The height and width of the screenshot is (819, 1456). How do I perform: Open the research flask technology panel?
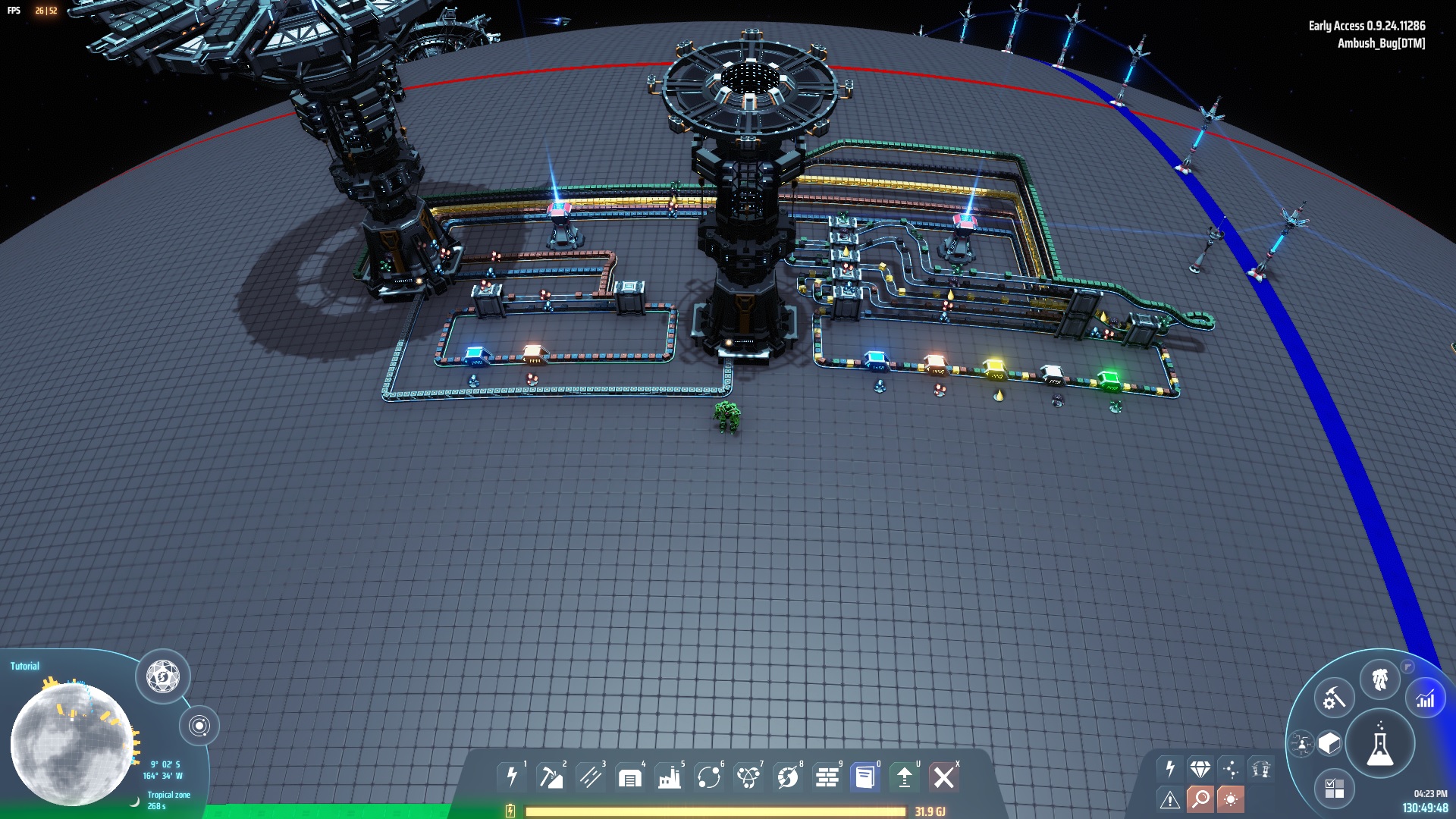point(1379,745)
